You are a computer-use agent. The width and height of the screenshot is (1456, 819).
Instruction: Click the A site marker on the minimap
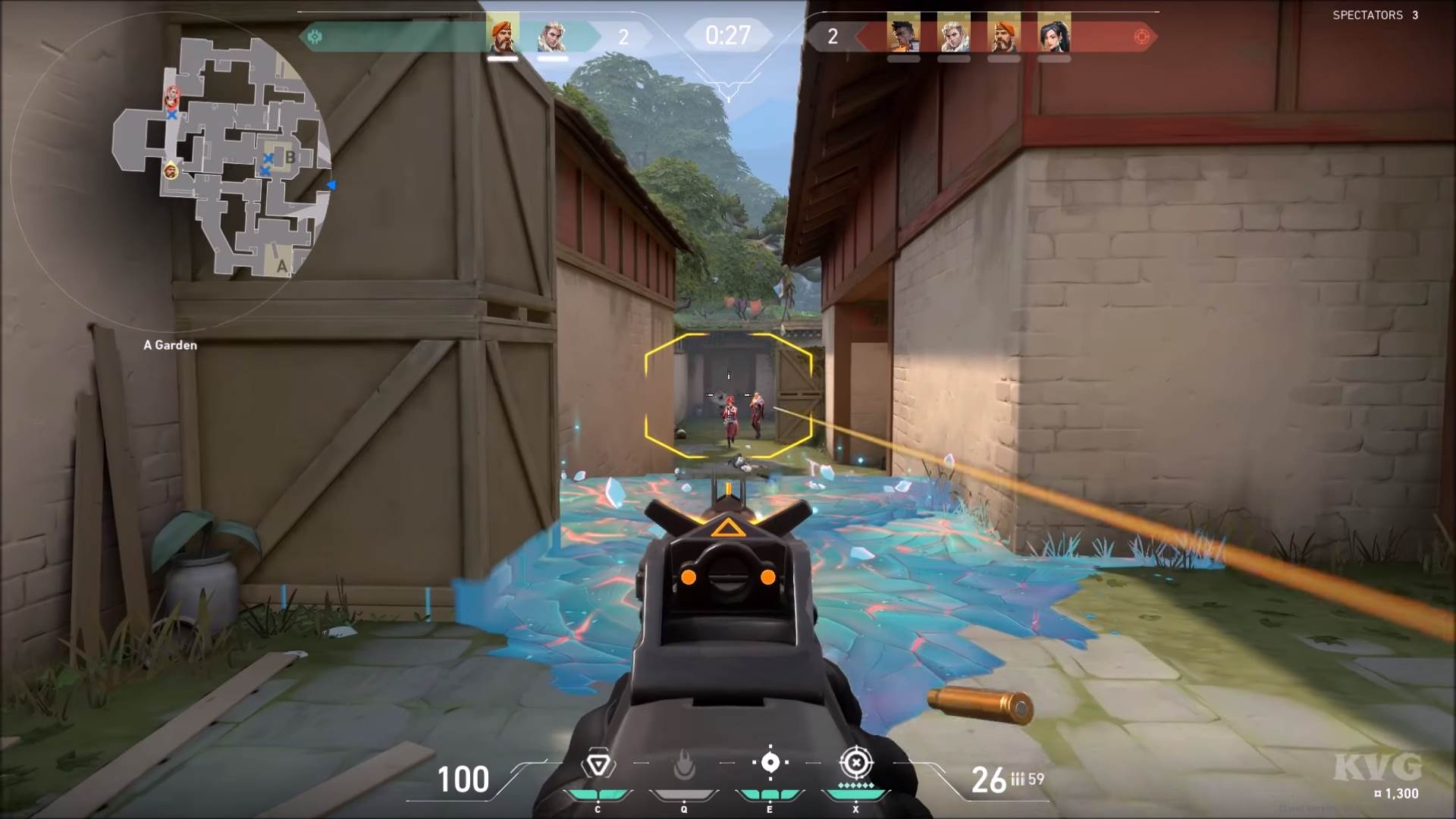[281, 265]
